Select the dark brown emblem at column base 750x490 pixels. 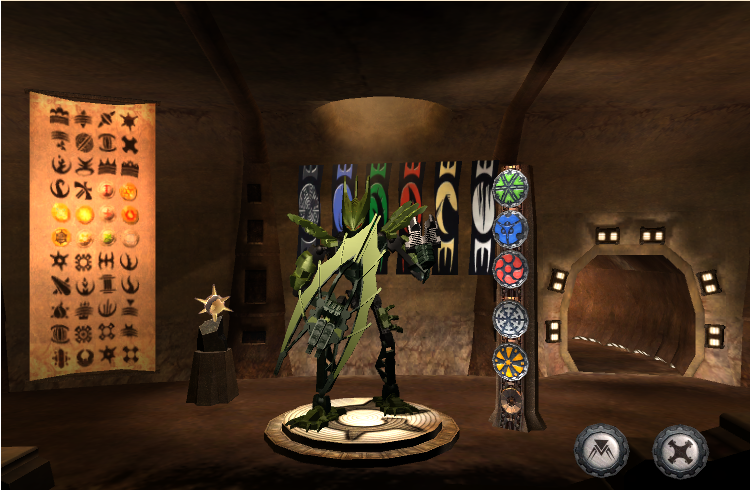[510, 403]
